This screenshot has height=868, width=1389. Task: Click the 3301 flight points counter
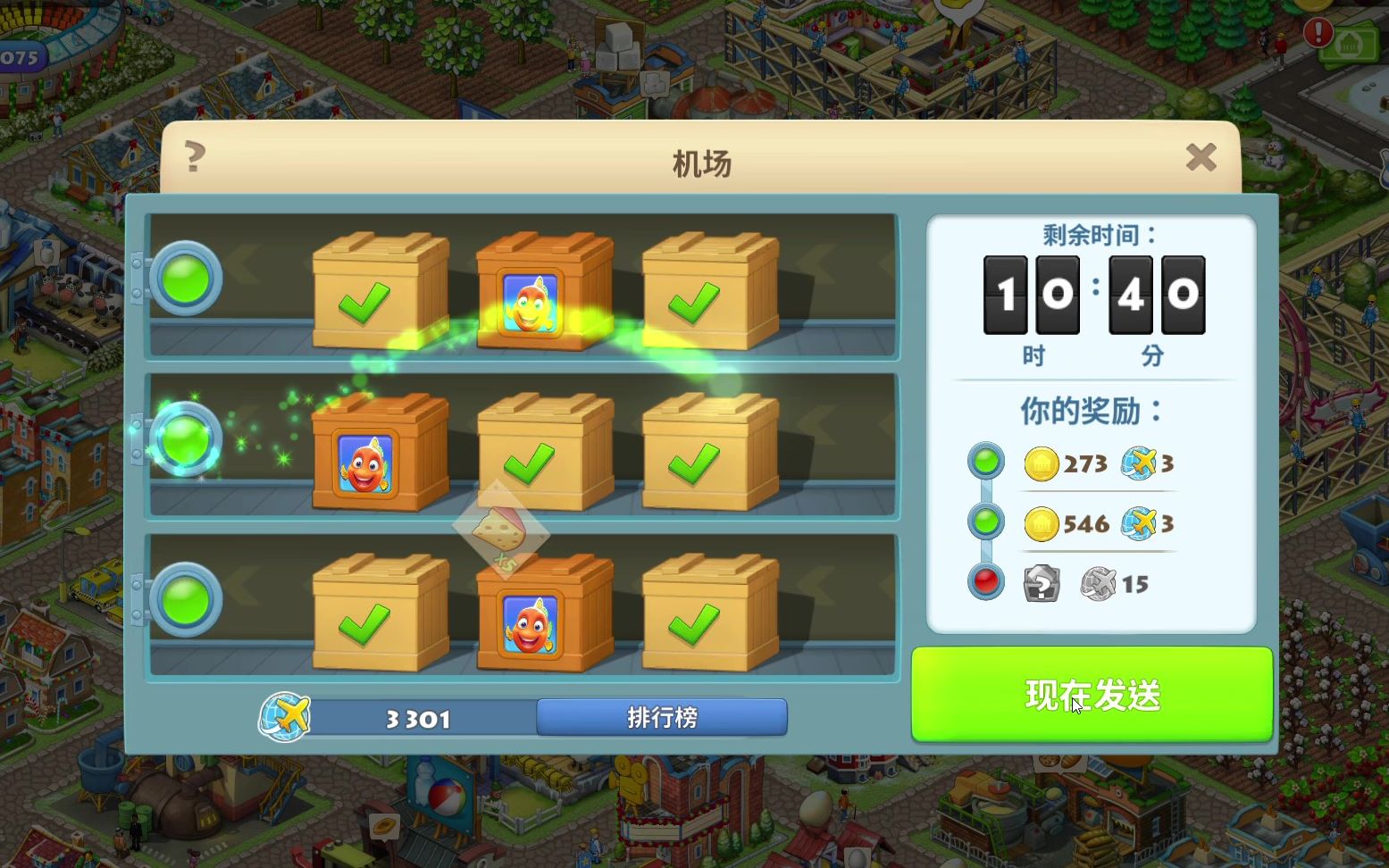tap(417, 717)
